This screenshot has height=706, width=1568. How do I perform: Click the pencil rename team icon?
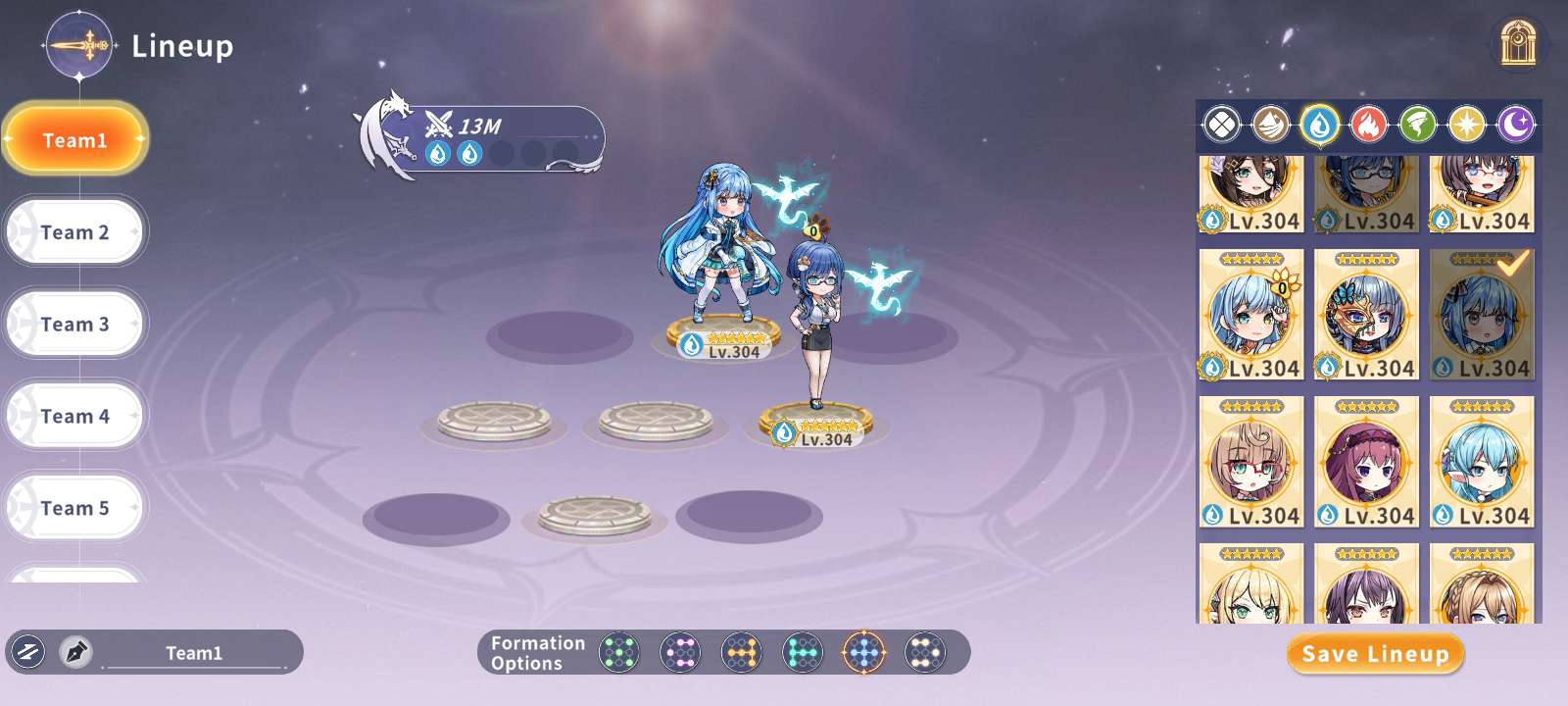coord(76,652)
